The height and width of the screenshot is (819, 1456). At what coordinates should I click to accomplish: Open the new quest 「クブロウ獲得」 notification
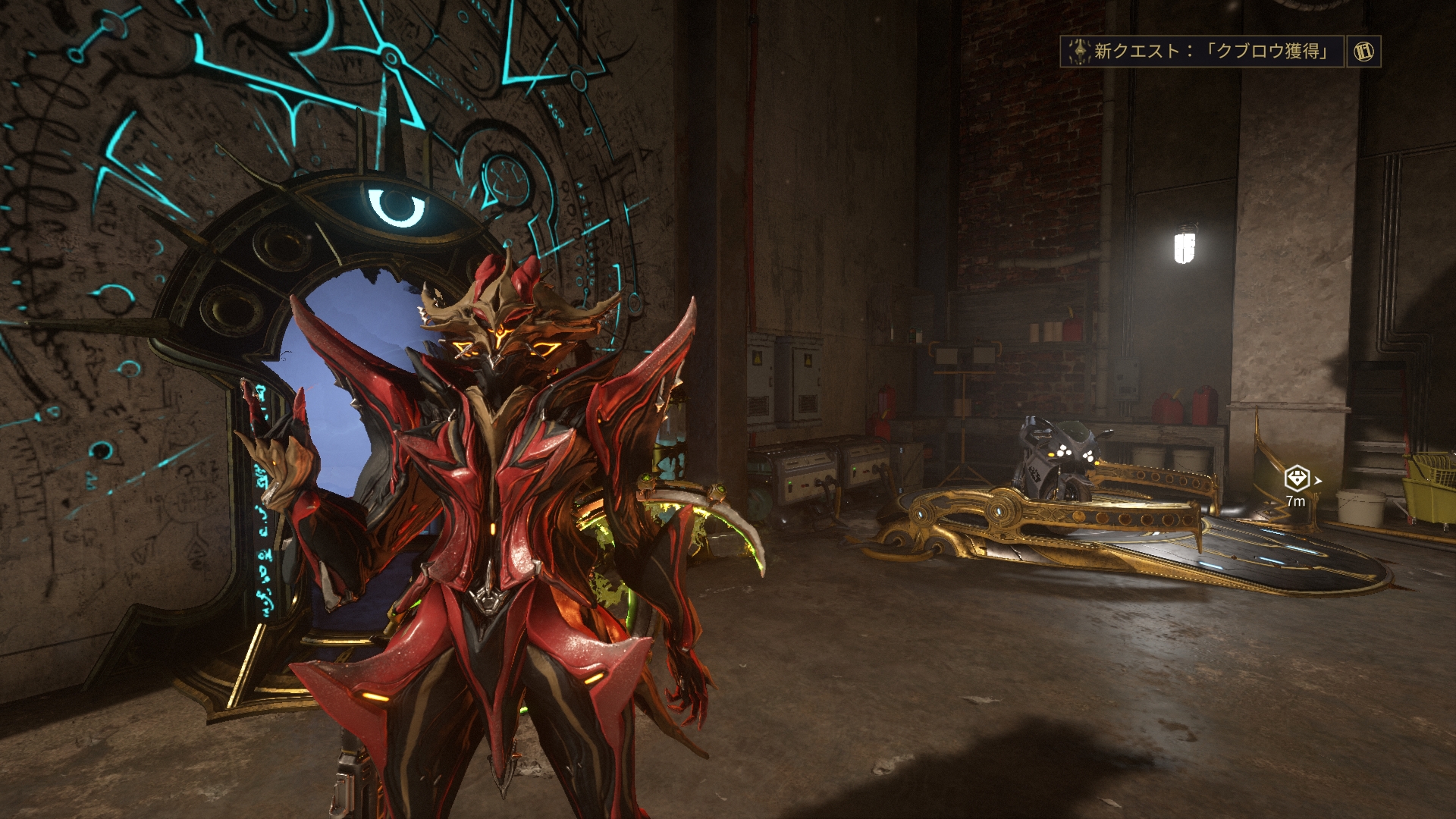coord(1201,52)
